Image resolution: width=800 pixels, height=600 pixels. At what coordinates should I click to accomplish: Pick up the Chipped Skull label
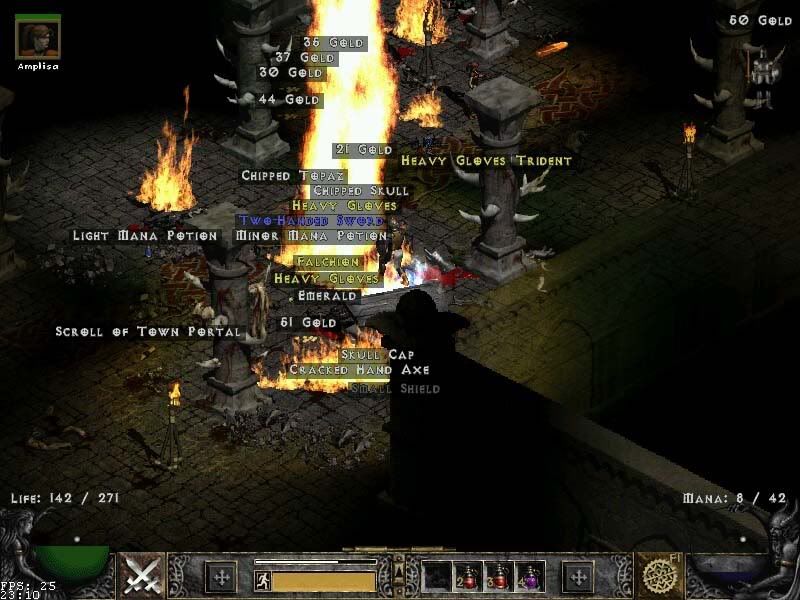[361, 191]
